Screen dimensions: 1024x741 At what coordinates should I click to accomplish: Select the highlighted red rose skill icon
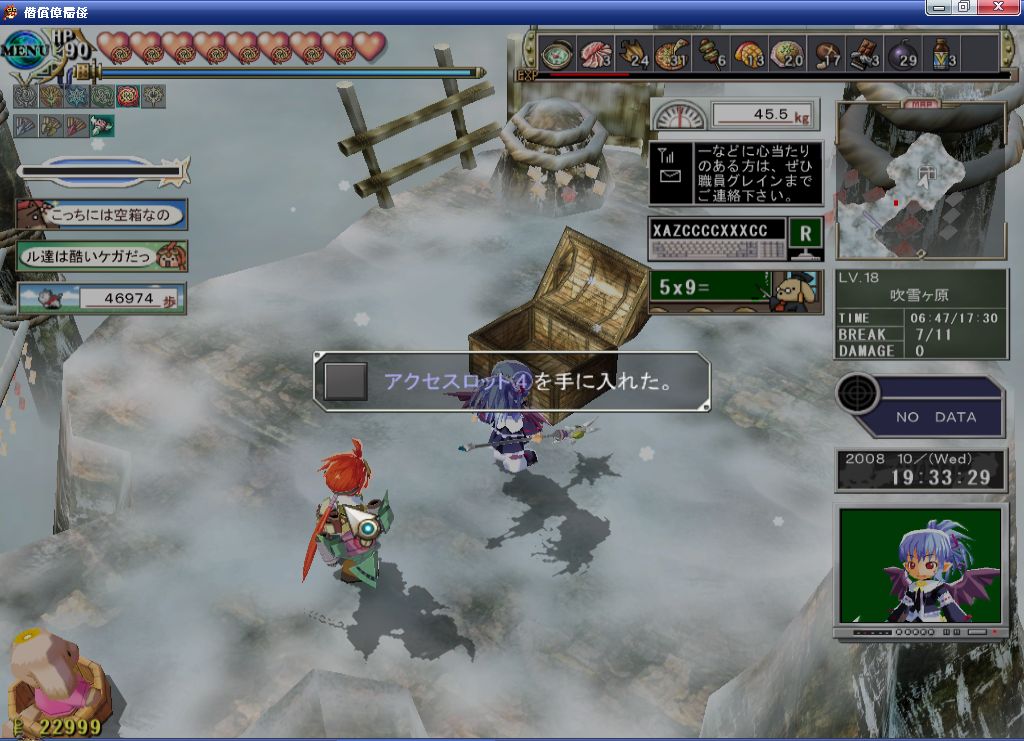(x=128, y=96)
